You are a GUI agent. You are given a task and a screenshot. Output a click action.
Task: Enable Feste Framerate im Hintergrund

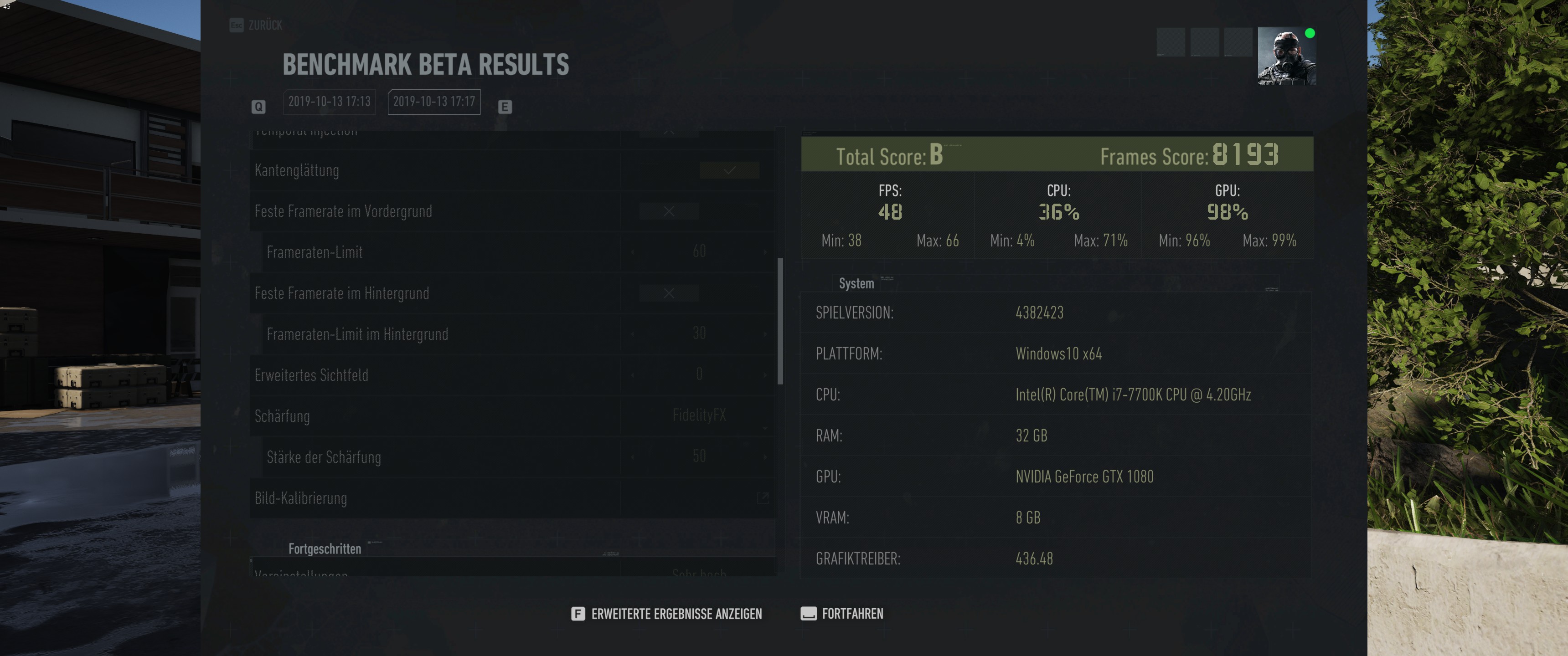[668, 293]
